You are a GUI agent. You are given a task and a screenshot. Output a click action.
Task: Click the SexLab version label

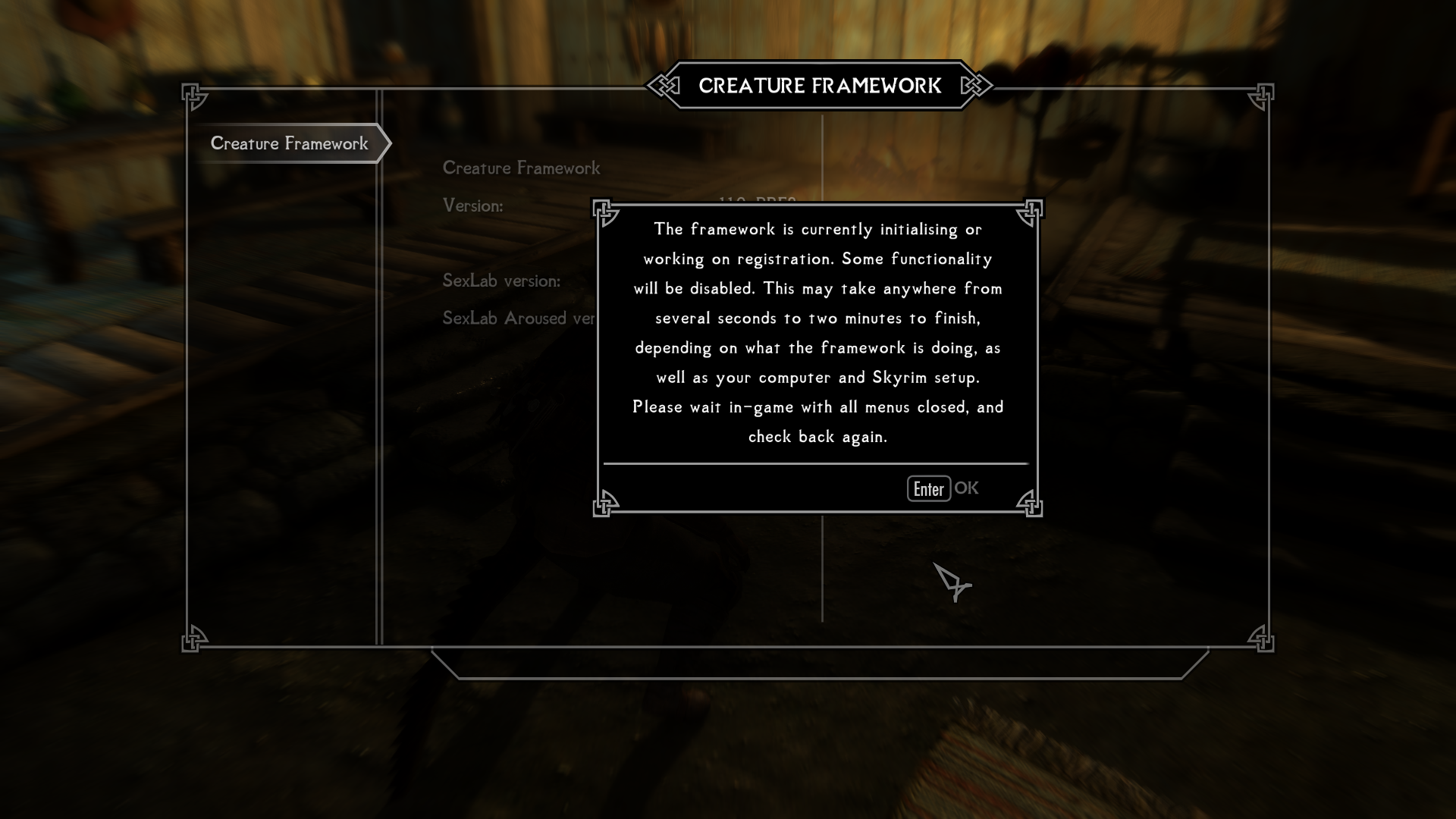pyautogui.click(x=502, y=280)
